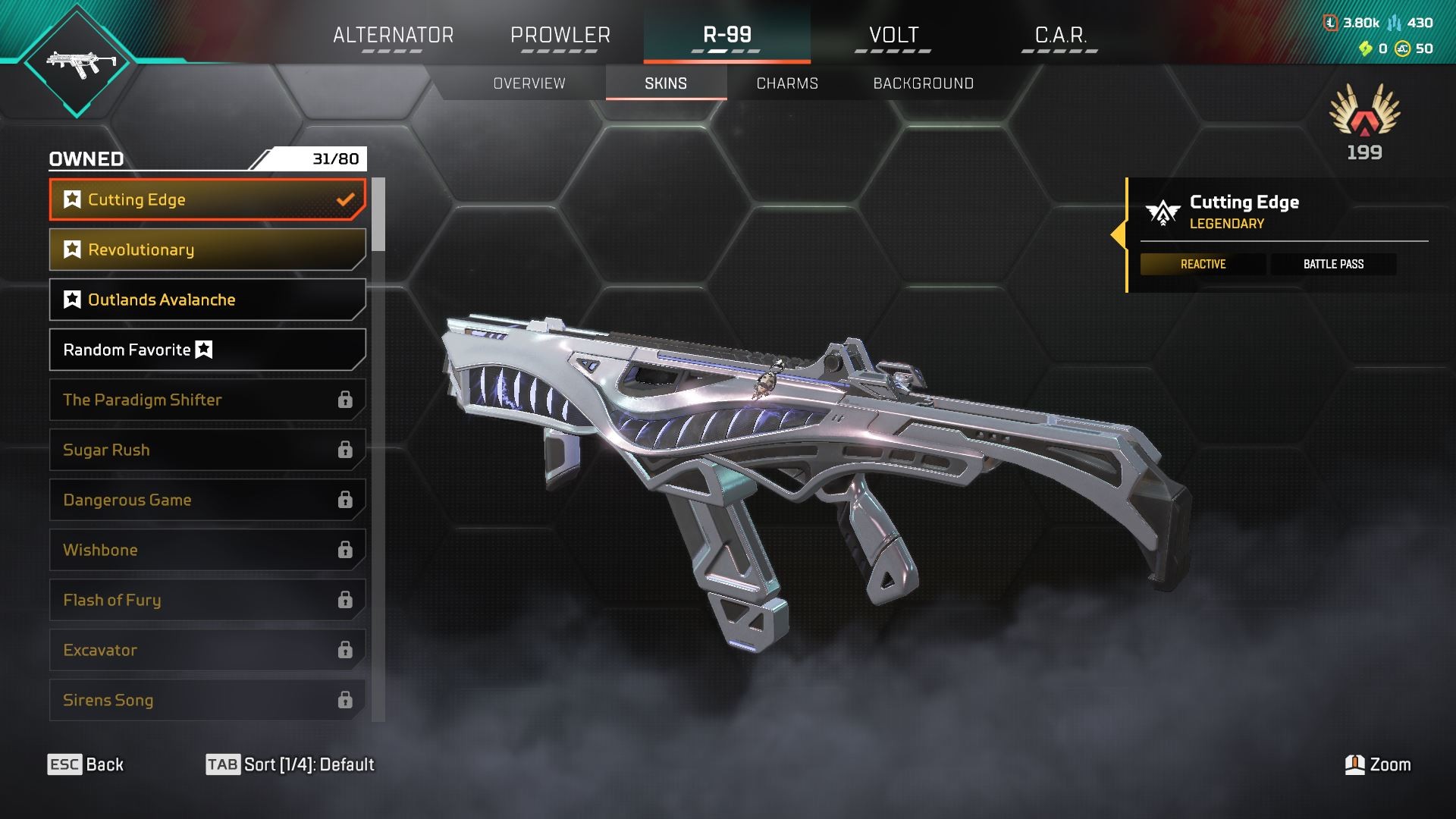
Task: Pick the Random Favorite option
Action: pyautogui.click(x=207, y=350)
